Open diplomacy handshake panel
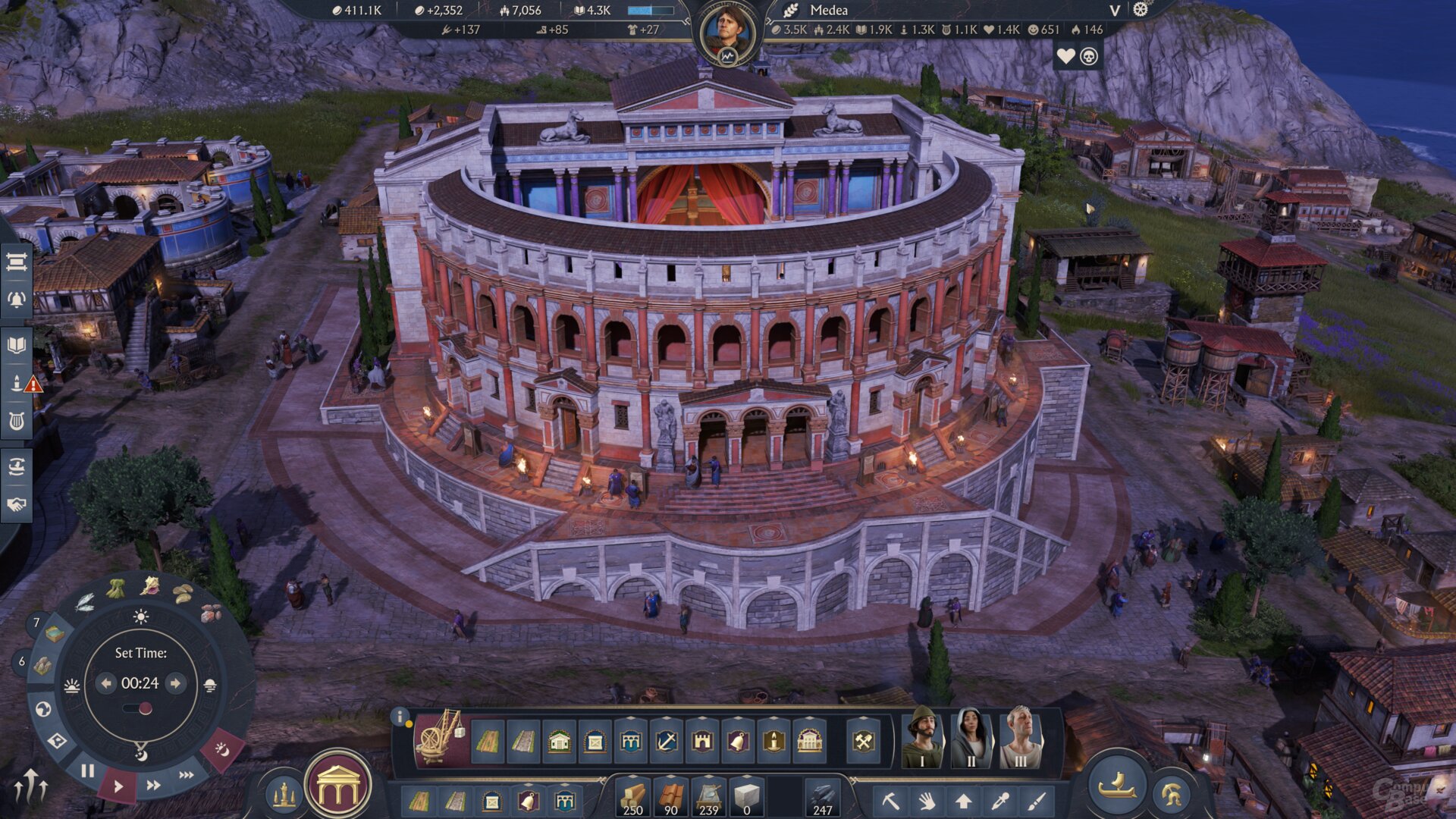Viewport: 1456px width, 819px height. [17, 504]
